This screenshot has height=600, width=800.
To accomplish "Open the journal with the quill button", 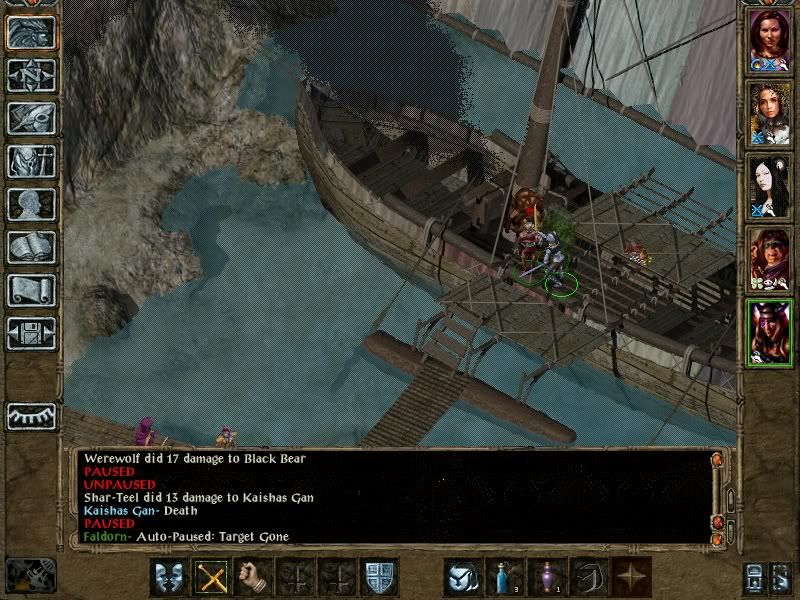I will (x=31, y=118).
